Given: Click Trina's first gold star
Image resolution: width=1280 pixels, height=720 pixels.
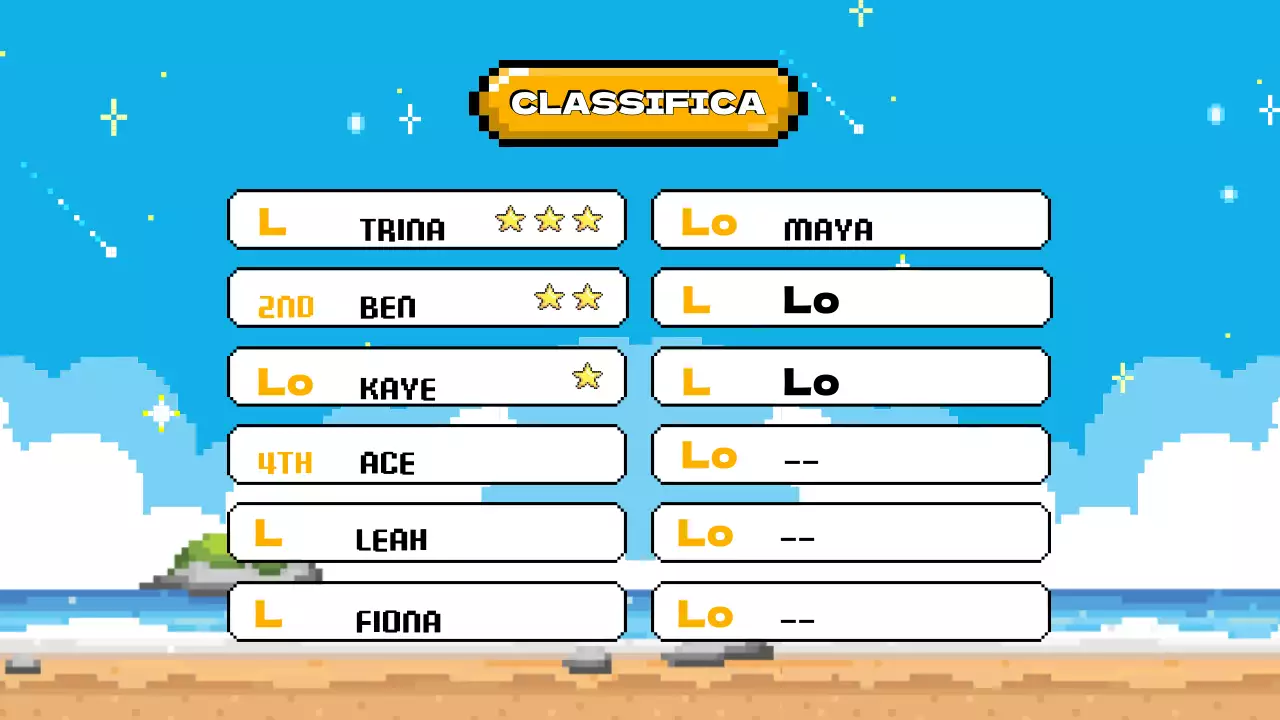Looking at the screenshot, I should click(x=510, y=220).
